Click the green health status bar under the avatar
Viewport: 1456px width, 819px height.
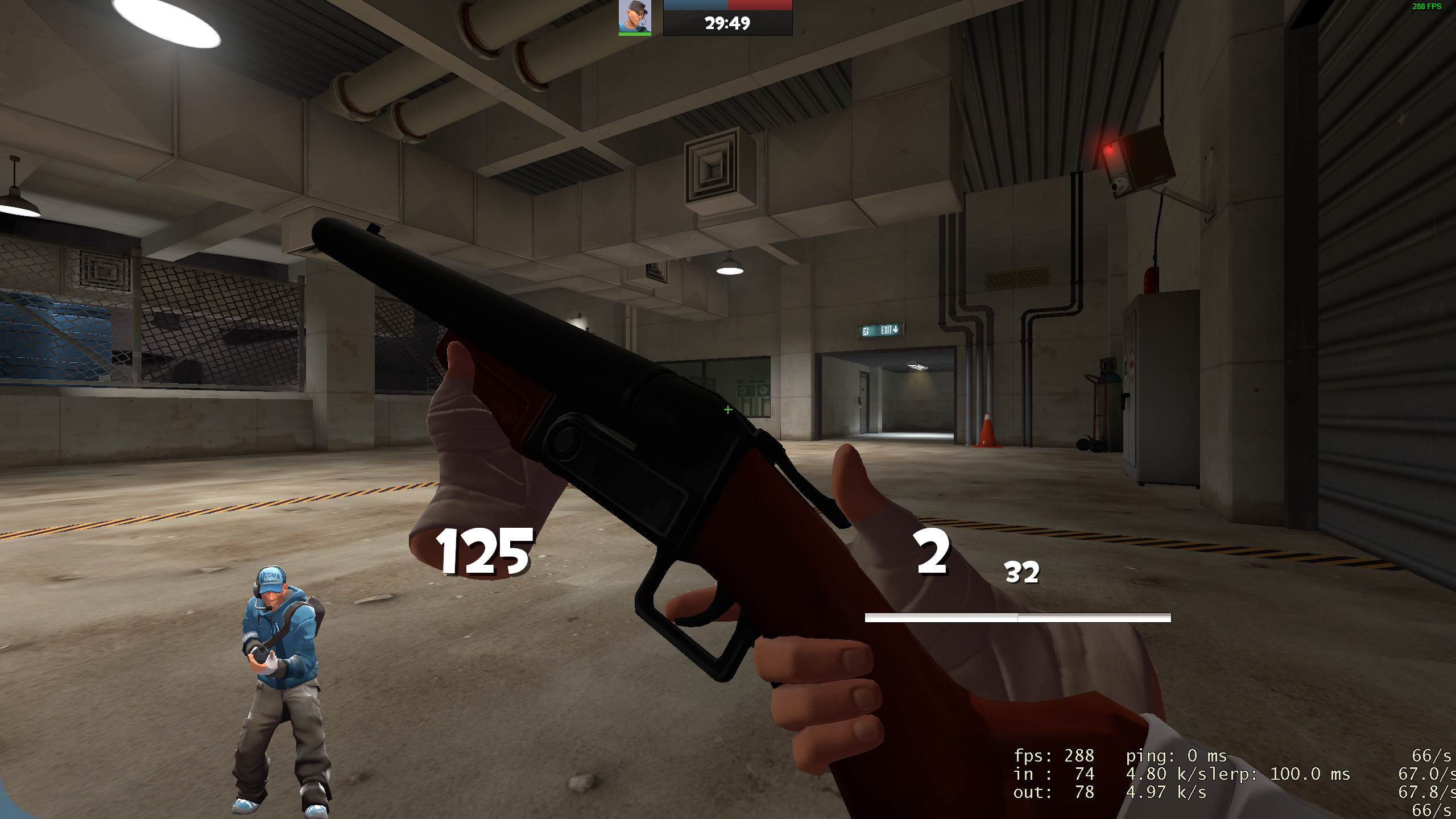634,34
